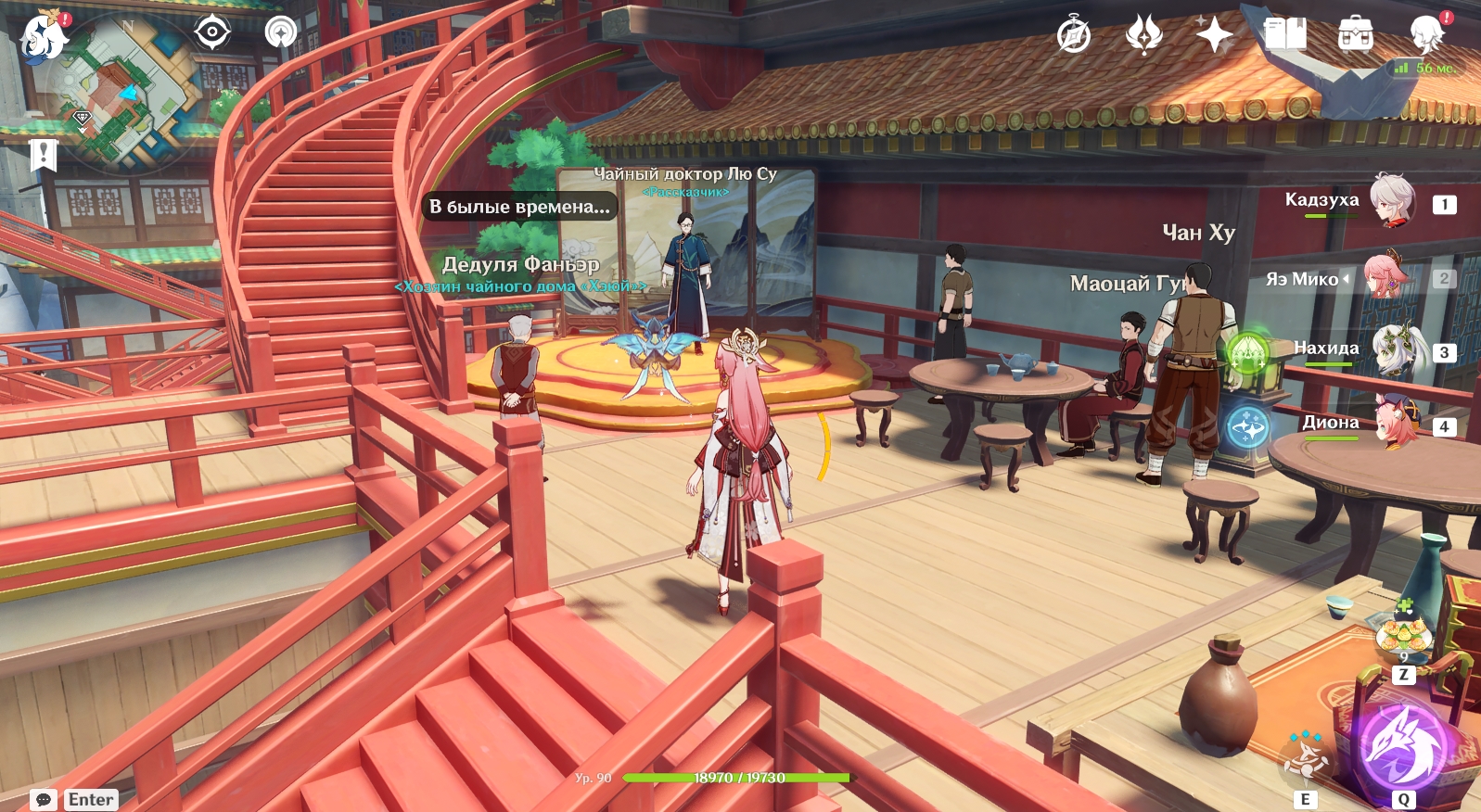Image resolution: width=1481 pixels, height=812 pixels.
Task: Activate the purple elemental burst
Action: (x=1403, y=749)
